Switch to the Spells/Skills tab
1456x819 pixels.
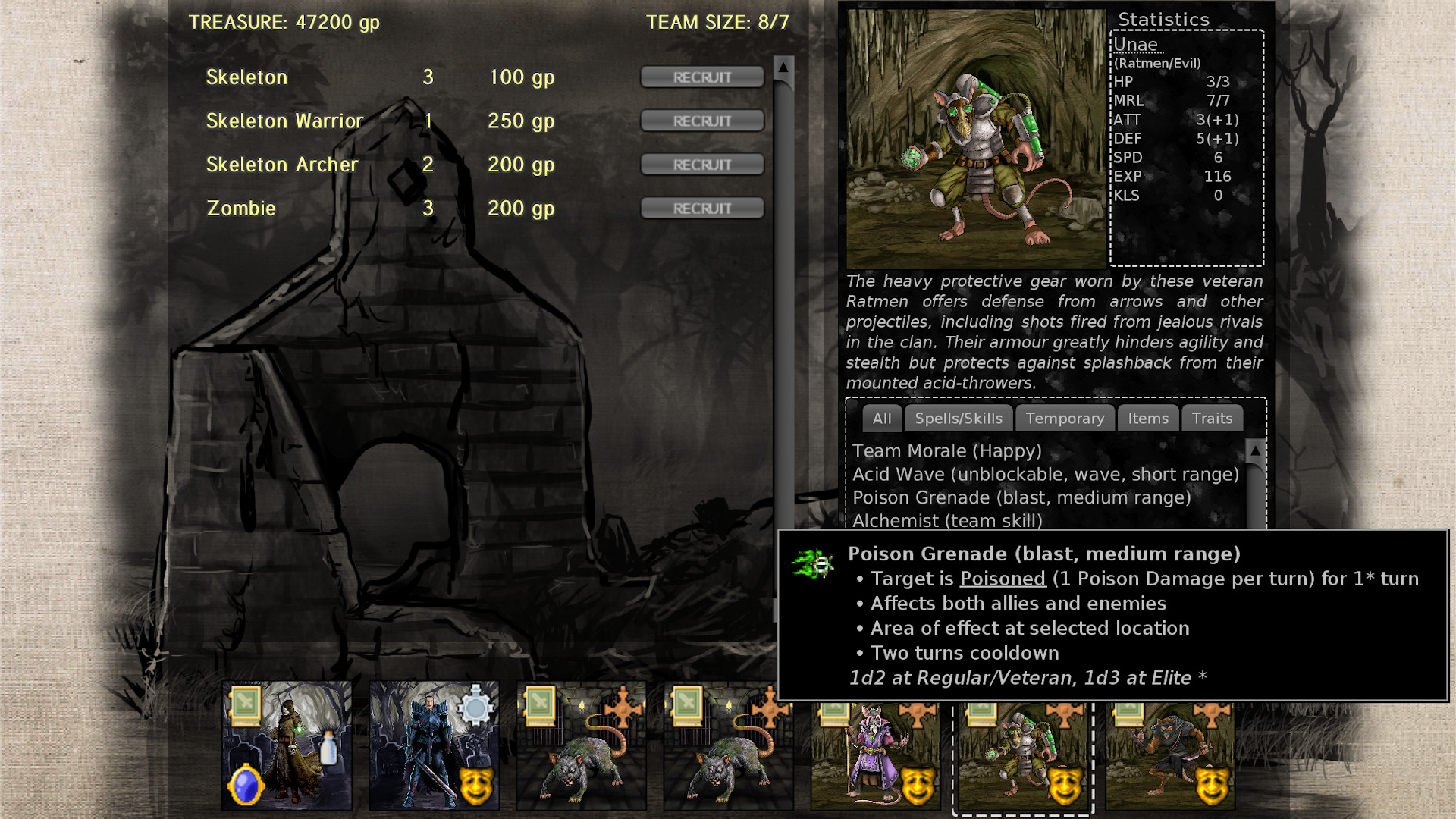click(959, 418)
